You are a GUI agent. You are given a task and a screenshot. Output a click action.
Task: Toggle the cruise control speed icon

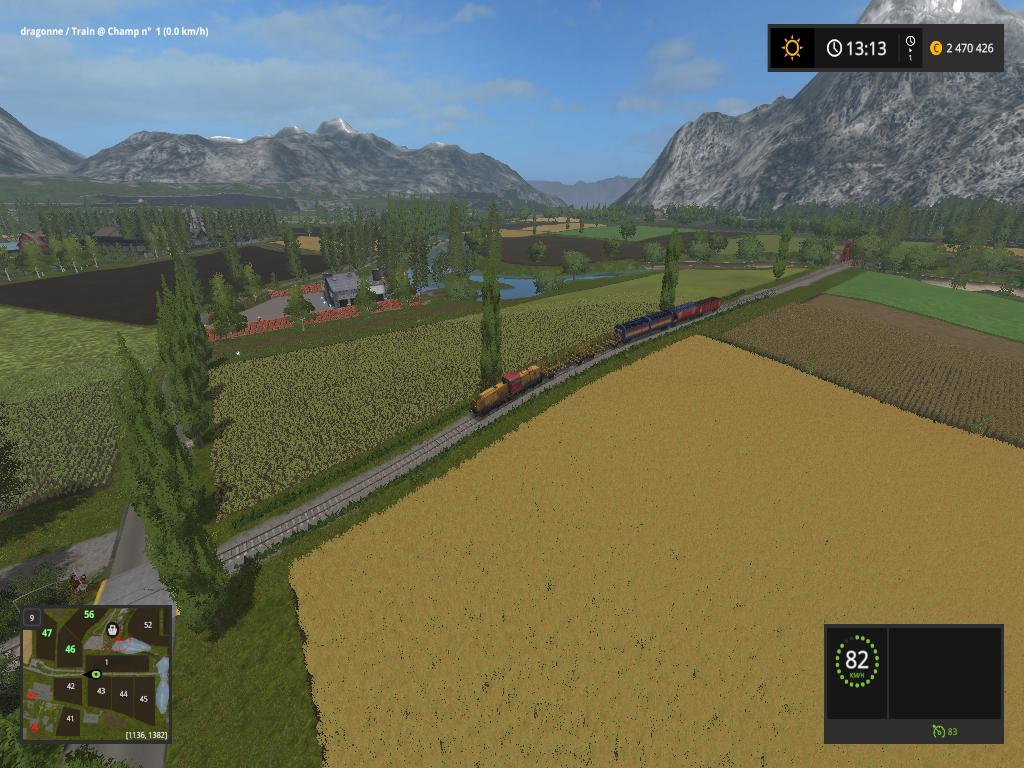pos(938,731)
